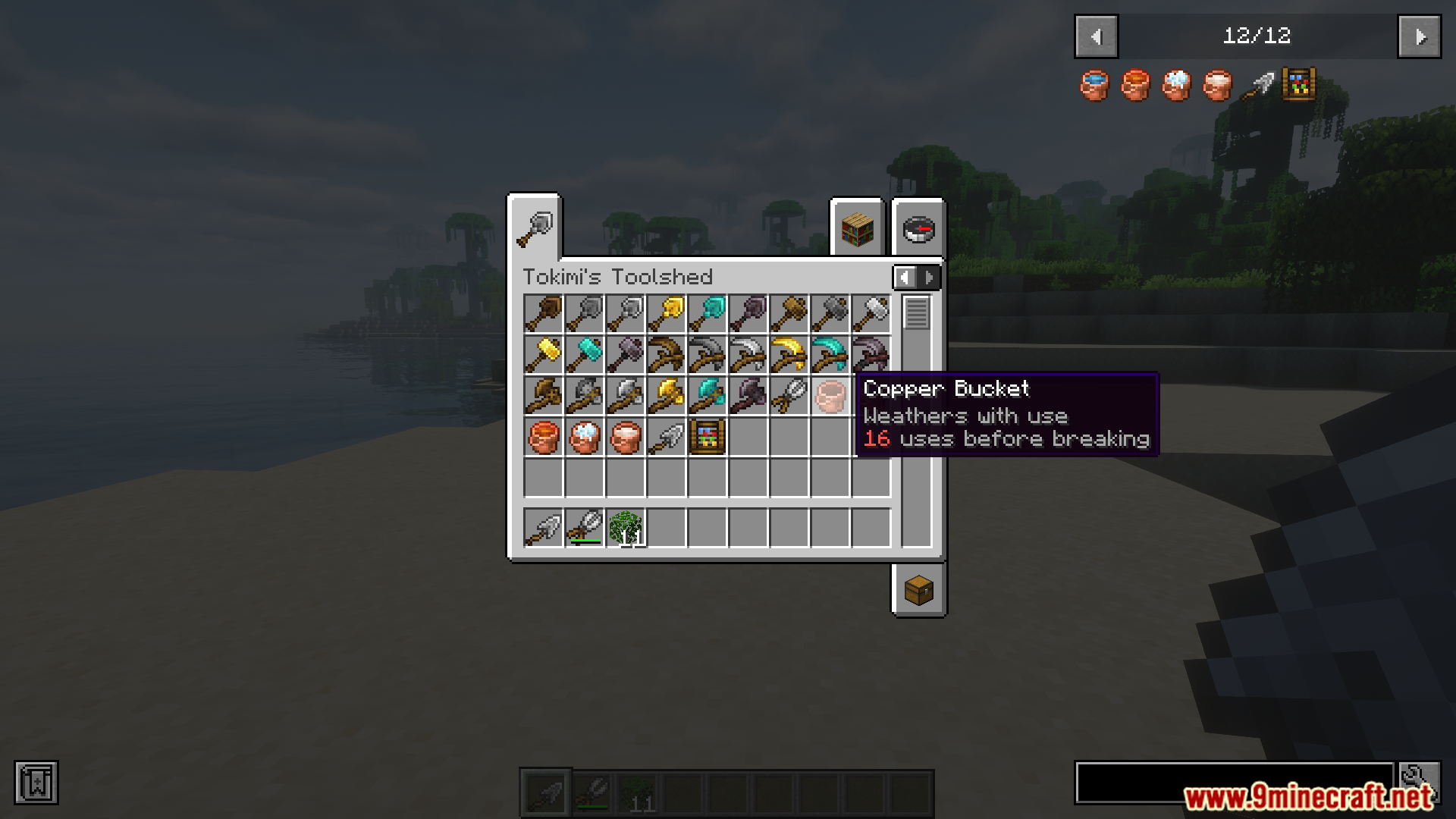Click the Water Copper Bucket favorite top-right
This screenshot has width=1456, height=819.
click(1094, 85)
